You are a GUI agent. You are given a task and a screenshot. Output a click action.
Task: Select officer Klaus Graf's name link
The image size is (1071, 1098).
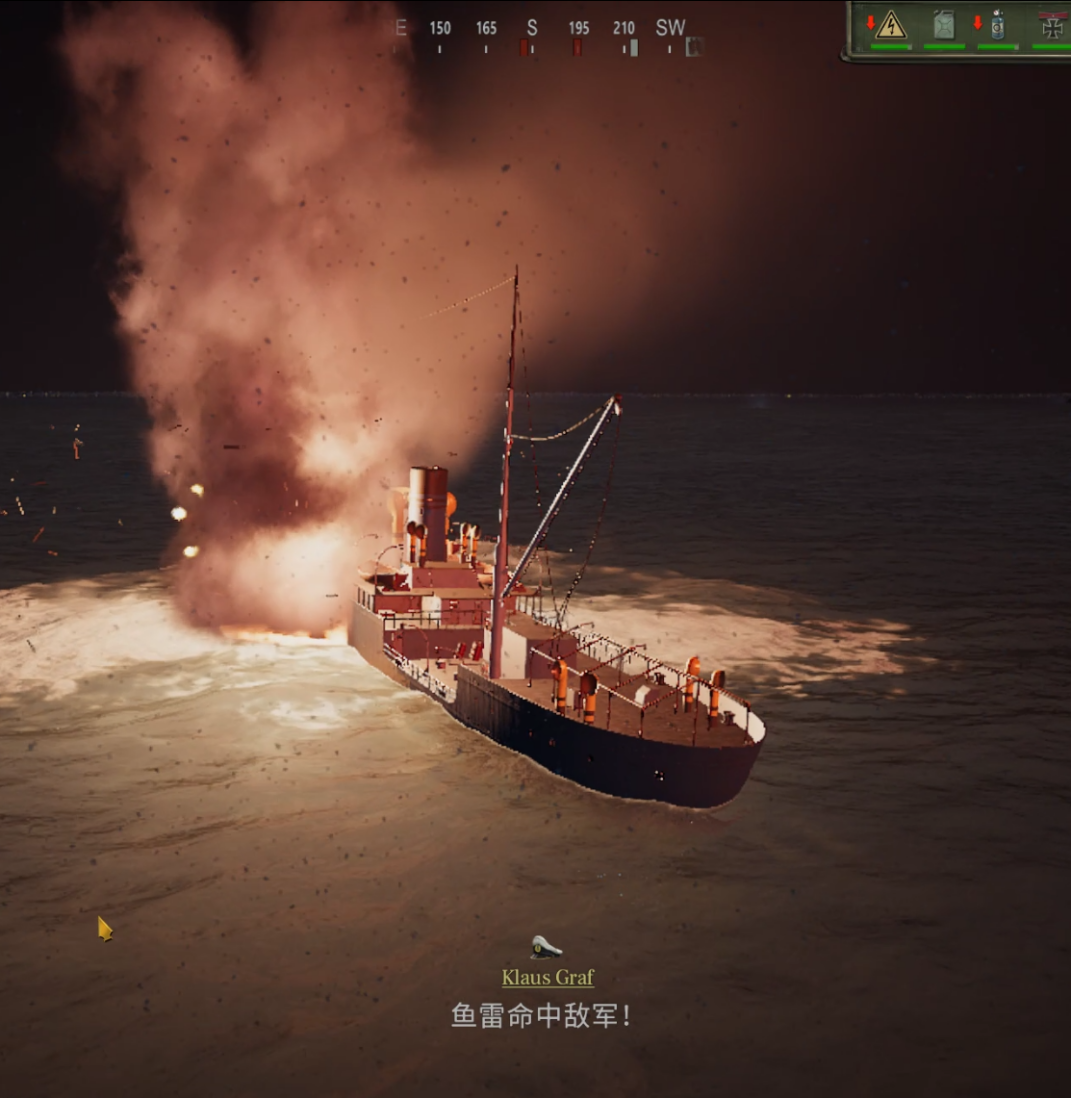click(548, 978)
